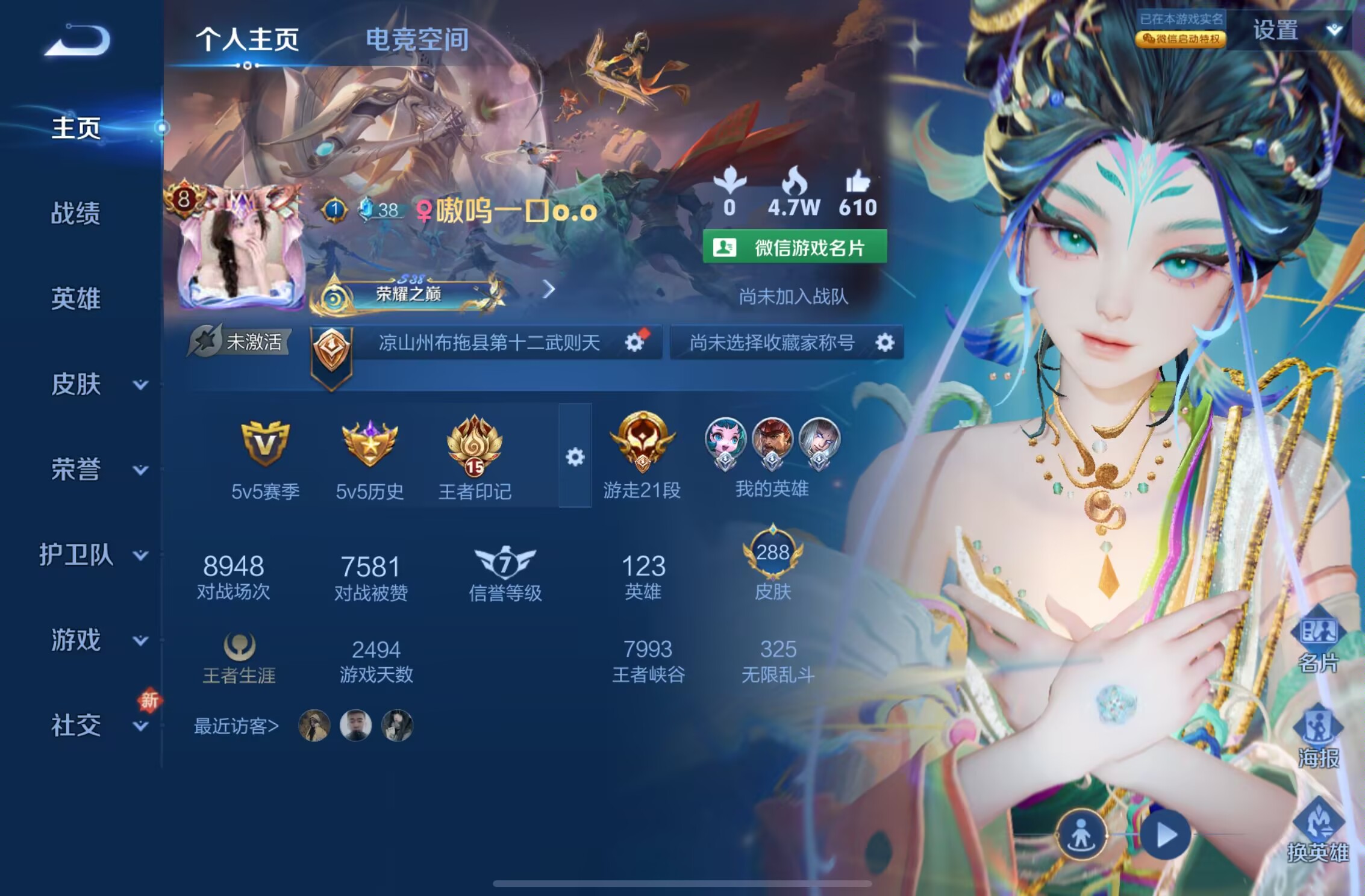
Task: Go back using the return arrow
Action: [x=78, y=41]
